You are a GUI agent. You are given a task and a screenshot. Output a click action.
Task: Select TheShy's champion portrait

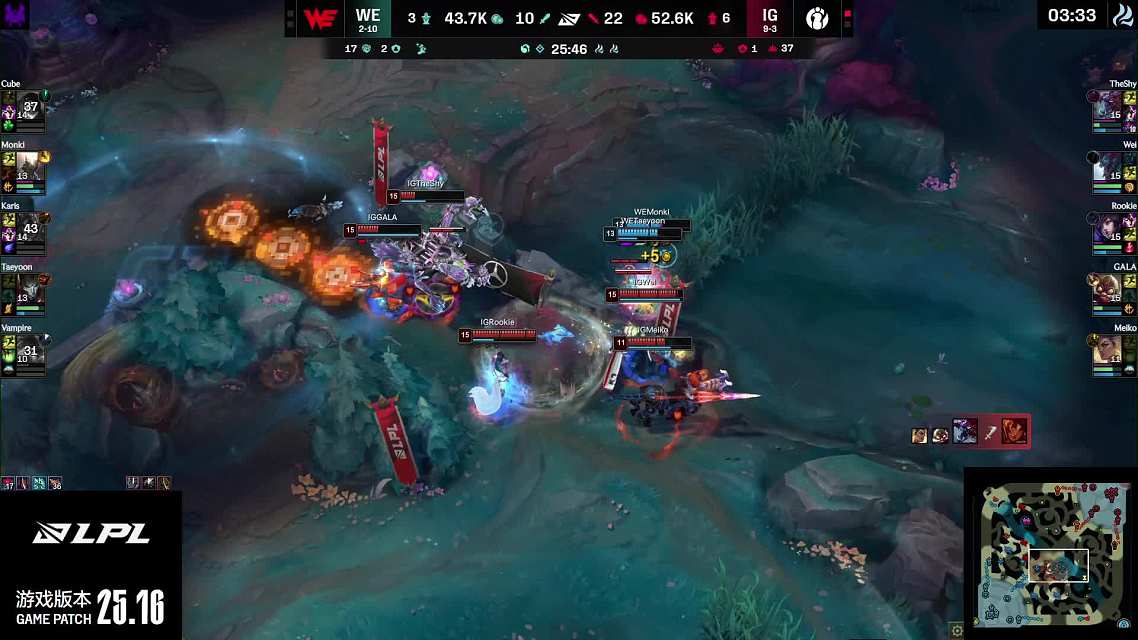(x=1108, y=105)
